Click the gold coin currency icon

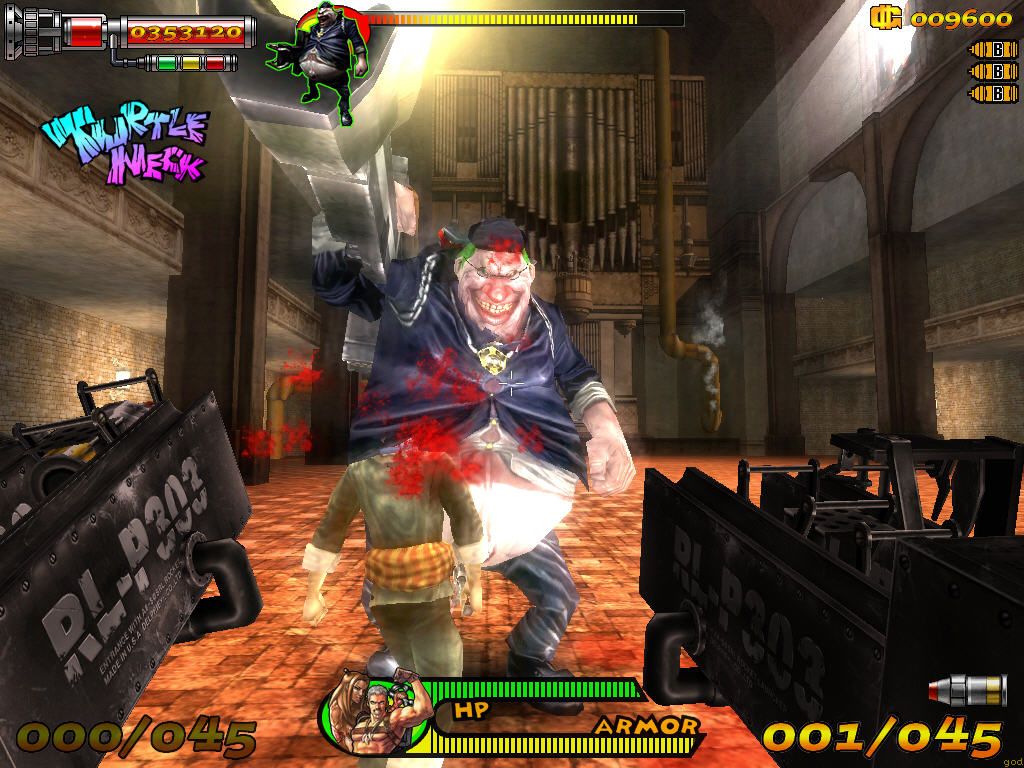coord(885,17)
